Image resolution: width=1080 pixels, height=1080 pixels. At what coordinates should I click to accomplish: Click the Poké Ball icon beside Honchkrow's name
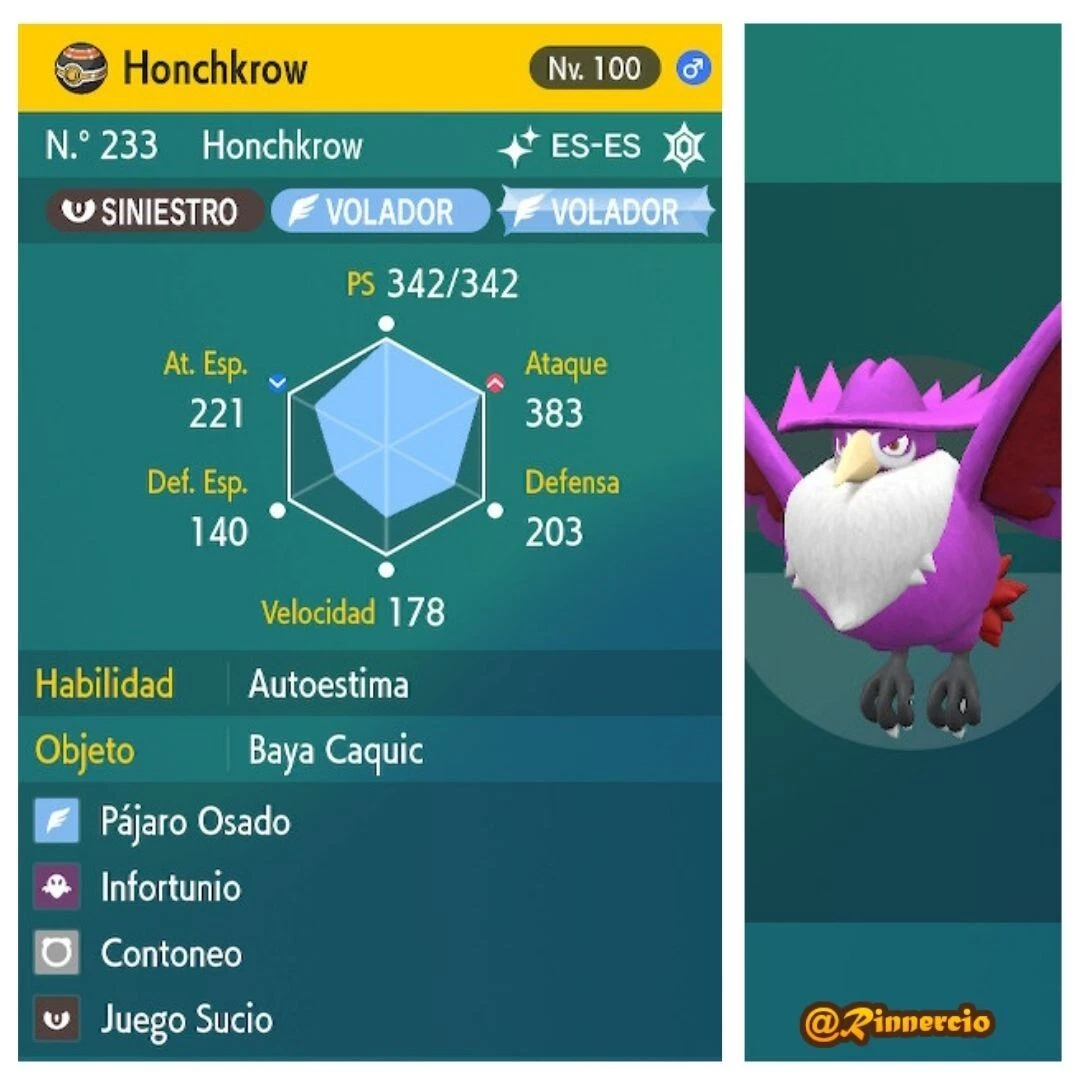82,69
